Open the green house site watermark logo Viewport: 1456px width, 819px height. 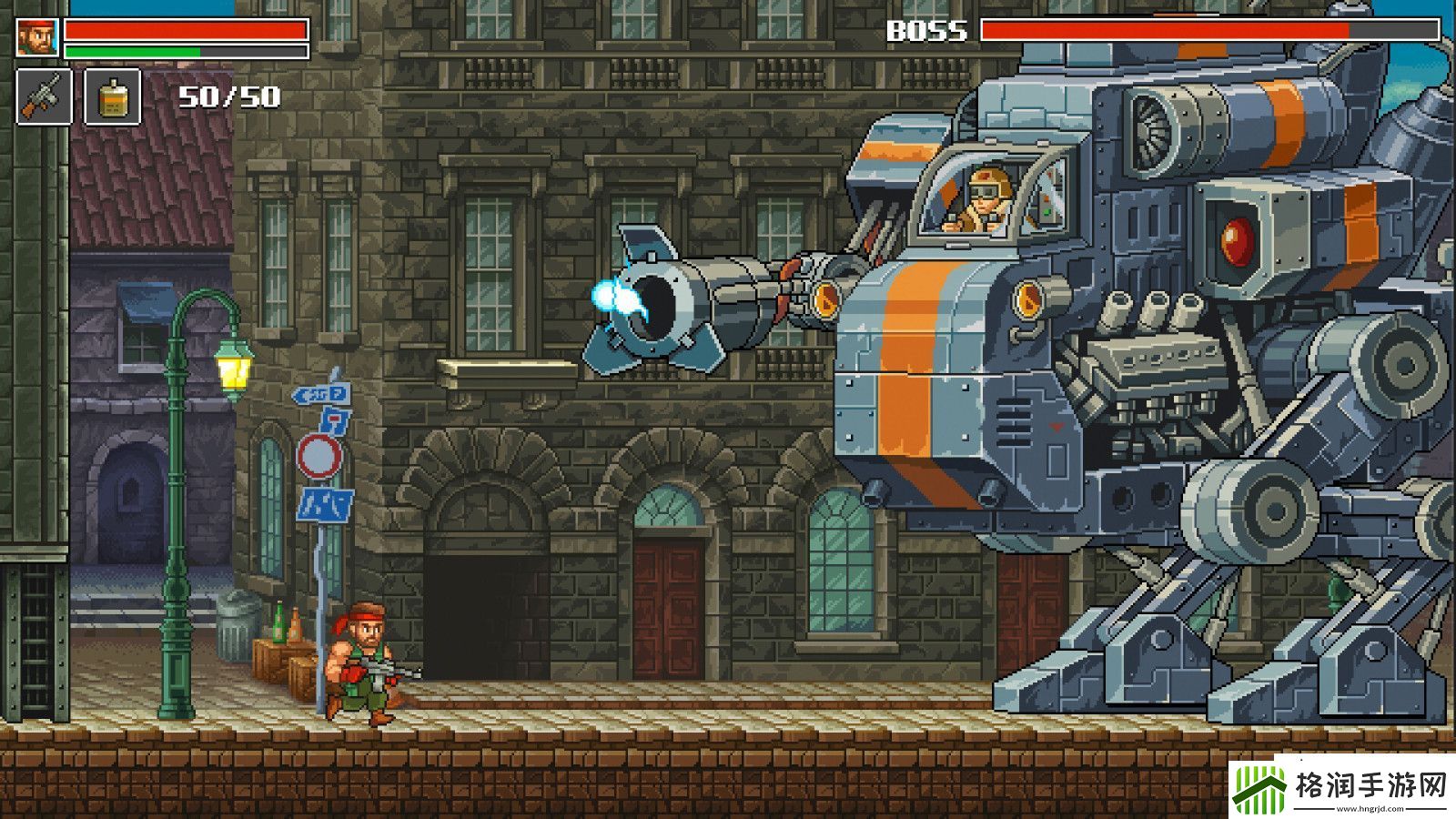(1259, 788)
